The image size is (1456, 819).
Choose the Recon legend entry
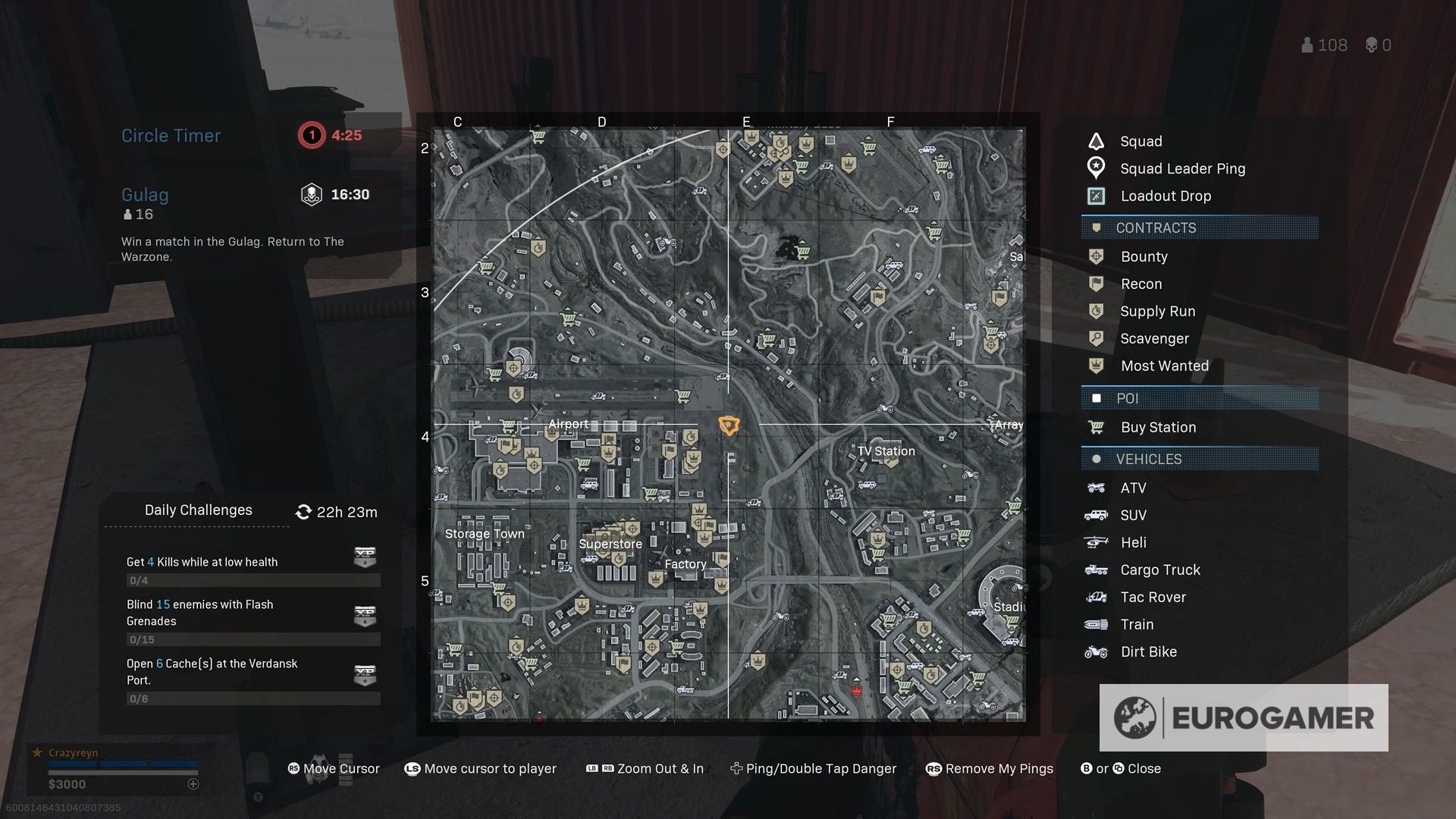1141,284
